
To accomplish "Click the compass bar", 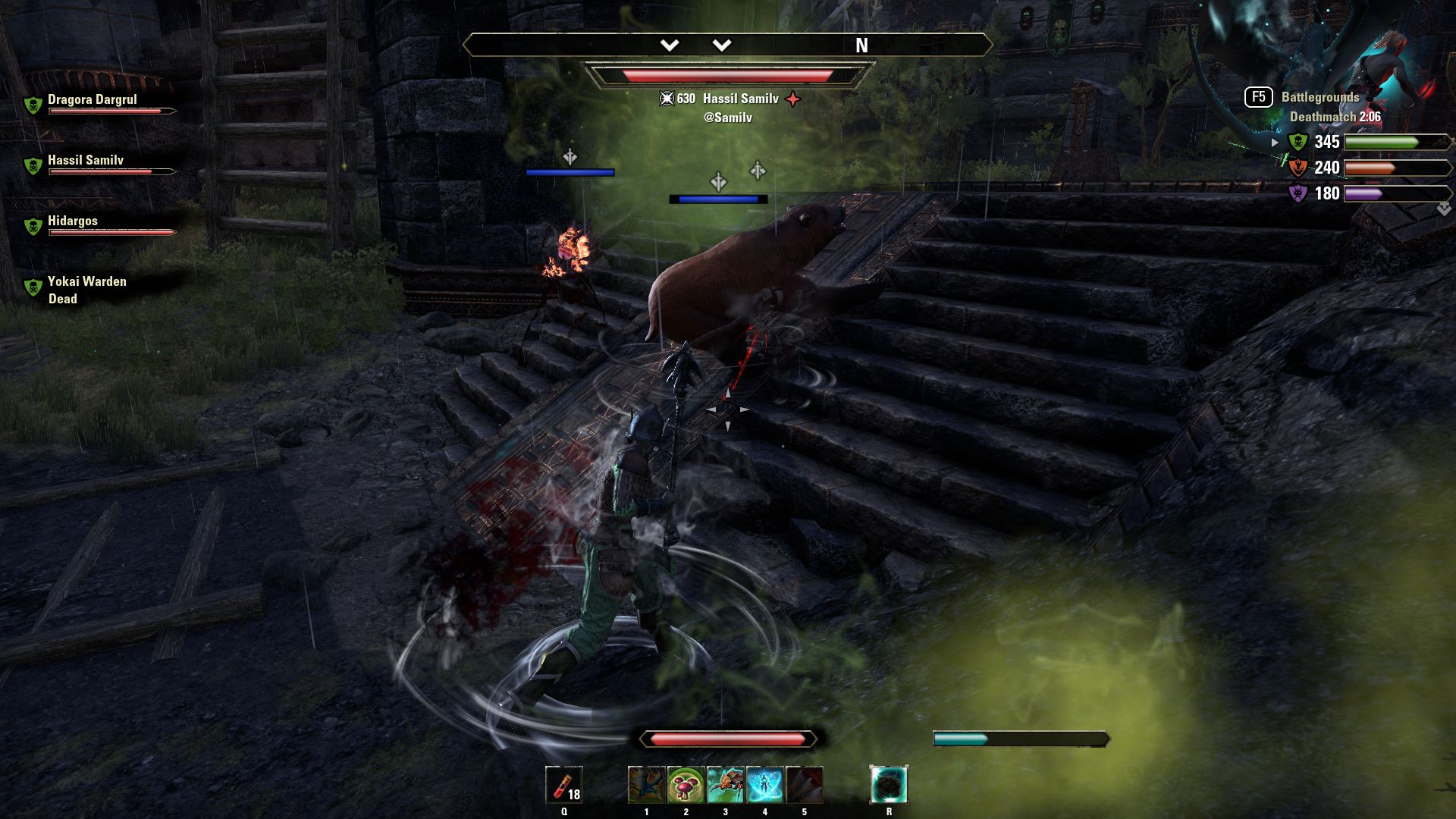I will pos(727,45).
